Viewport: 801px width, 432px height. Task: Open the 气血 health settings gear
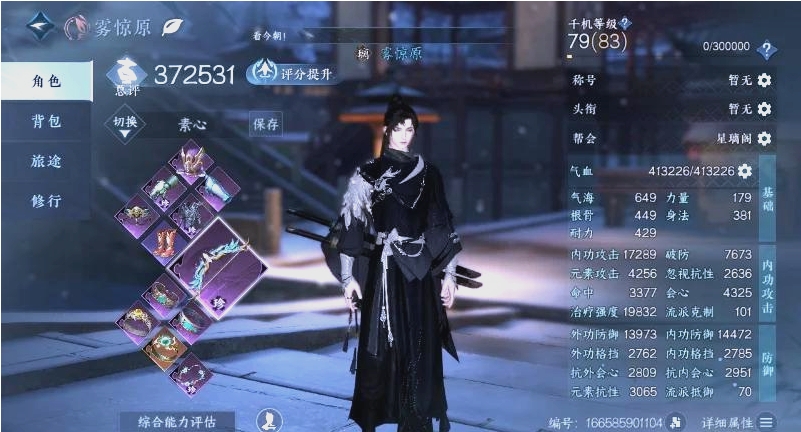745,172
